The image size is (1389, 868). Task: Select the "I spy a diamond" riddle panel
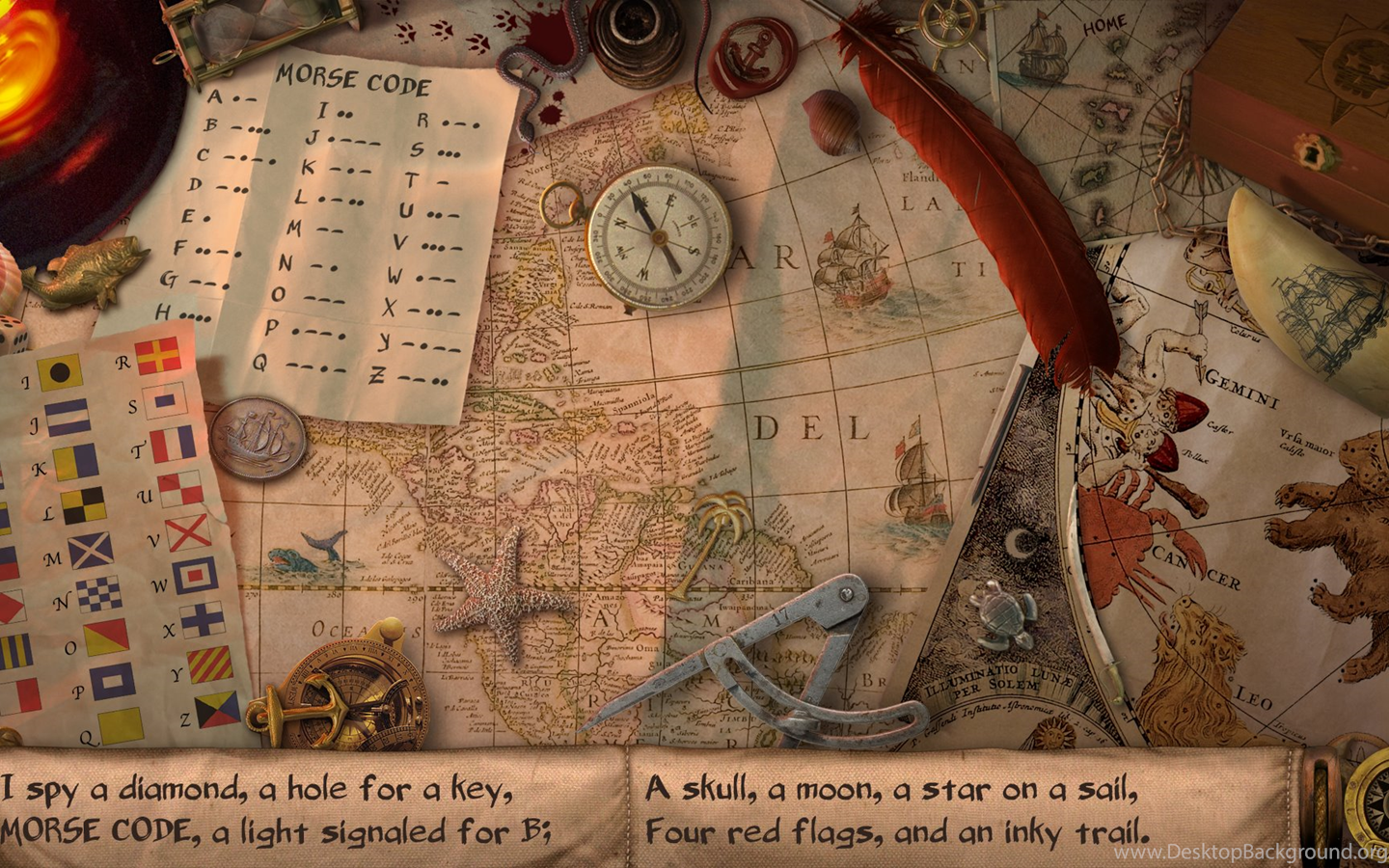pos(311,808)
